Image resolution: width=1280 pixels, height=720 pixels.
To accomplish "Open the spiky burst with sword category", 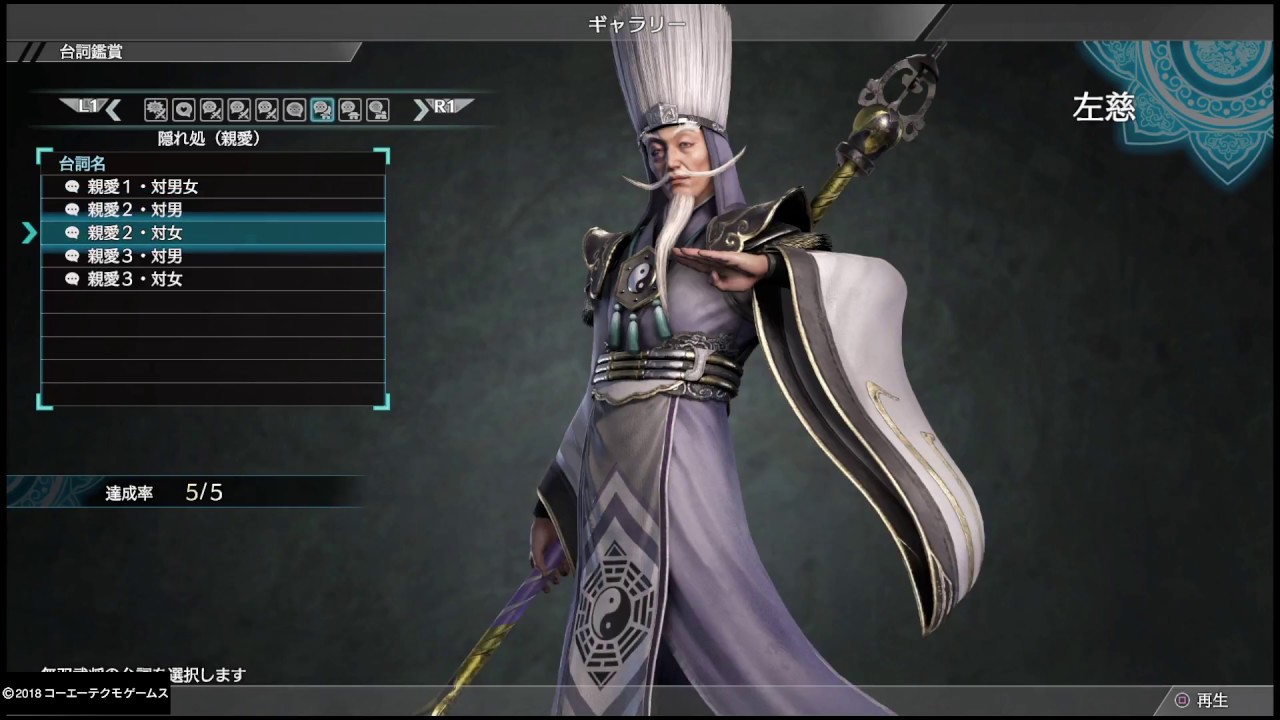I will (155, 109).
